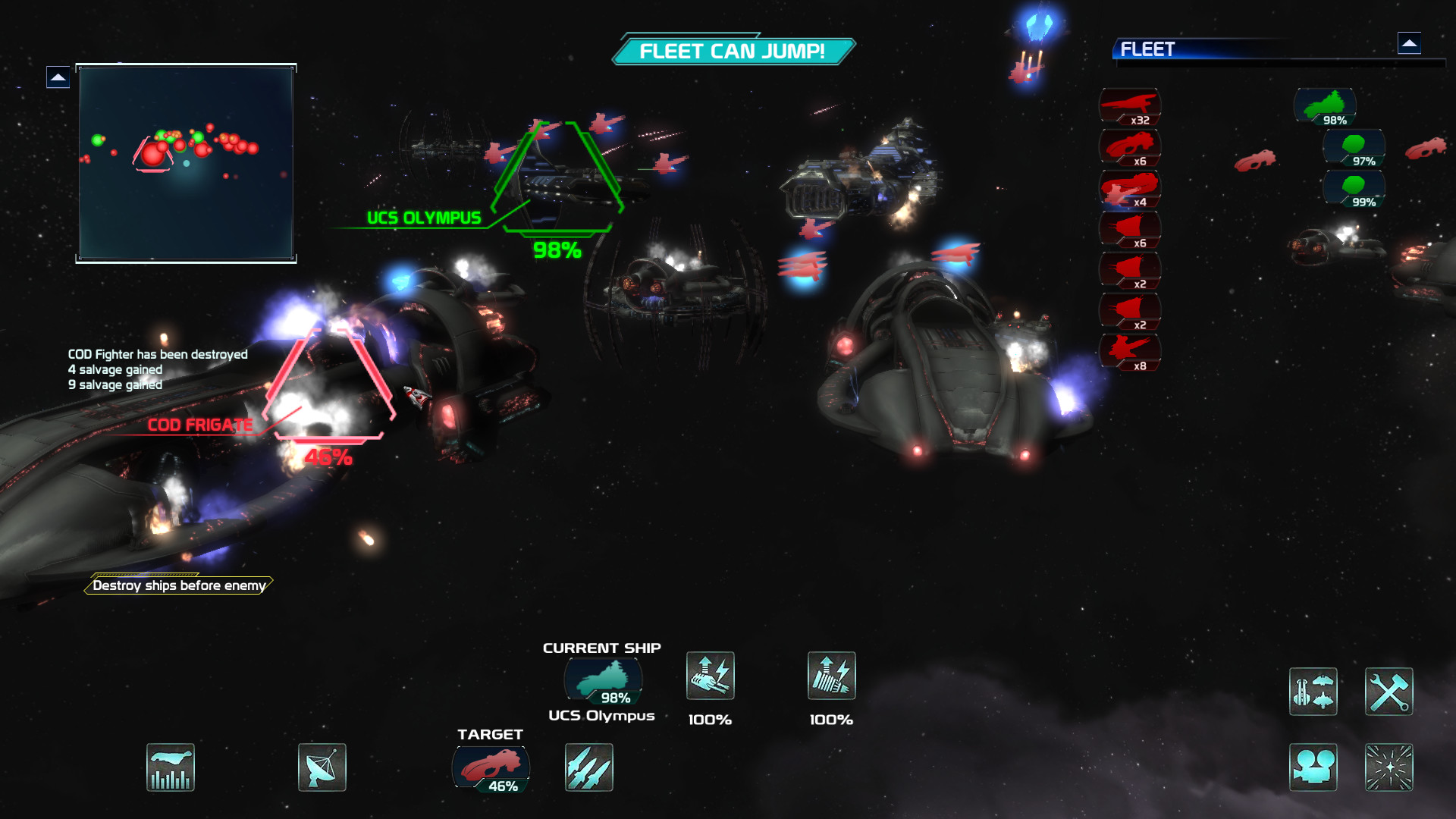The image size is (1456, 819).
Task: Click the COD Frigate 46% health indicator
Action: coord(329,456)
